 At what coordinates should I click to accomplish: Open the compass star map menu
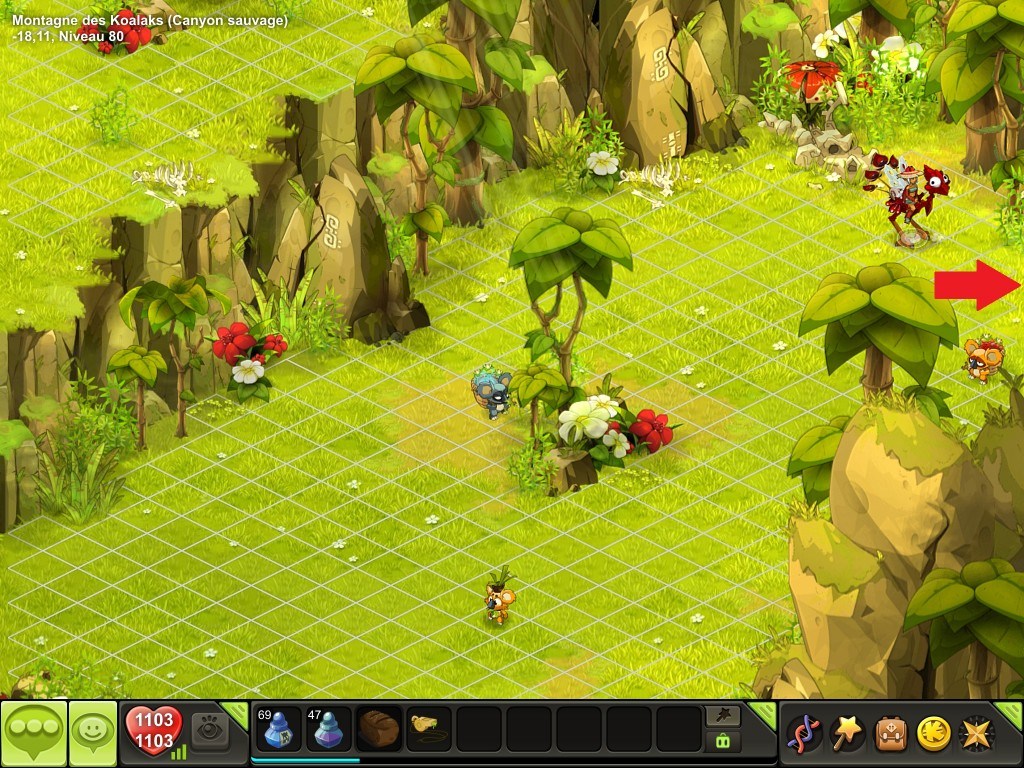click(976, 733)
